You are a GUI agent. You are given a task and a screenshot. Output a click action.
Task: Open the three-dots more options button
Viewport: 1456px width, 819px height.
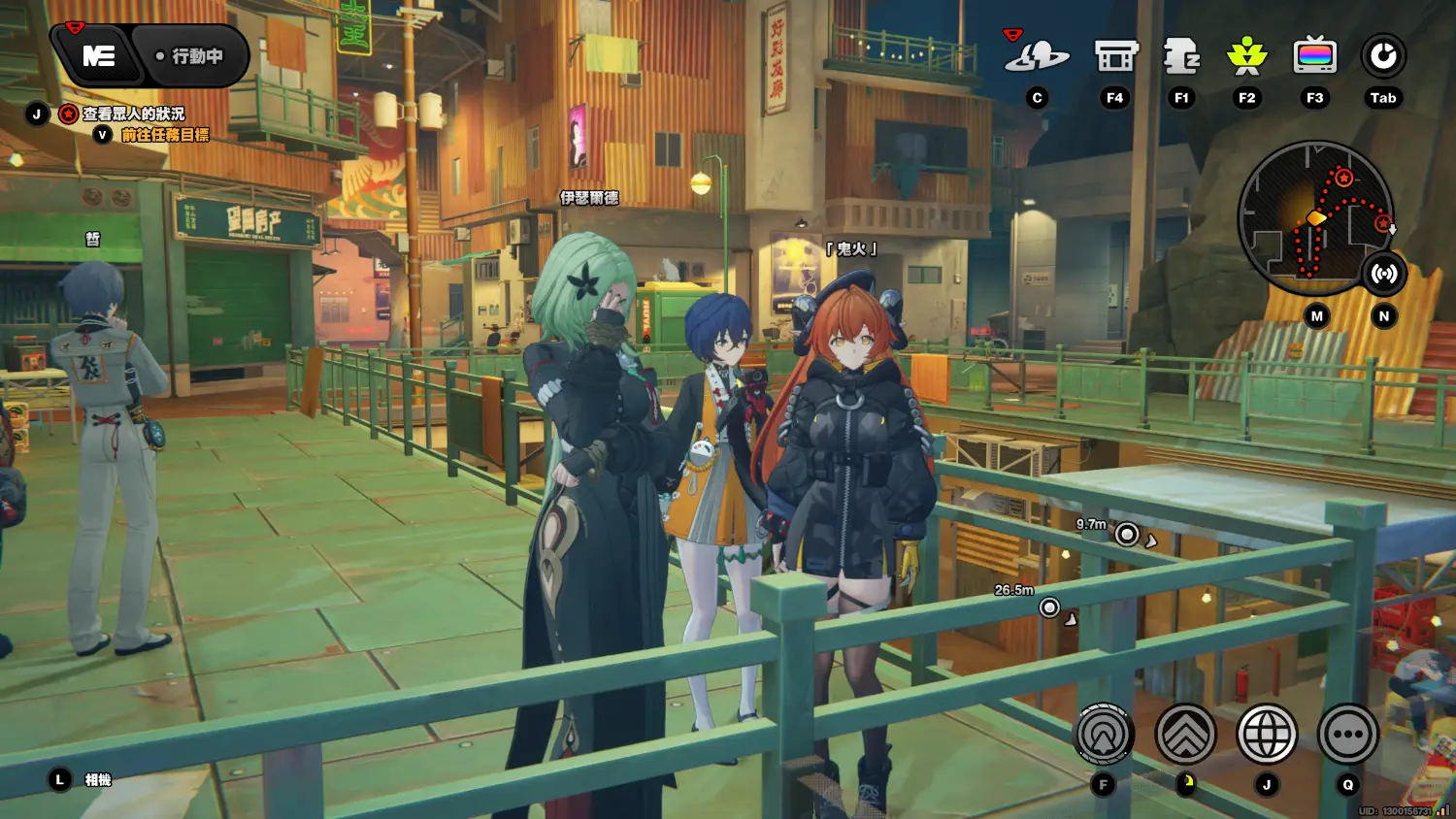(x=1347, y=735)
